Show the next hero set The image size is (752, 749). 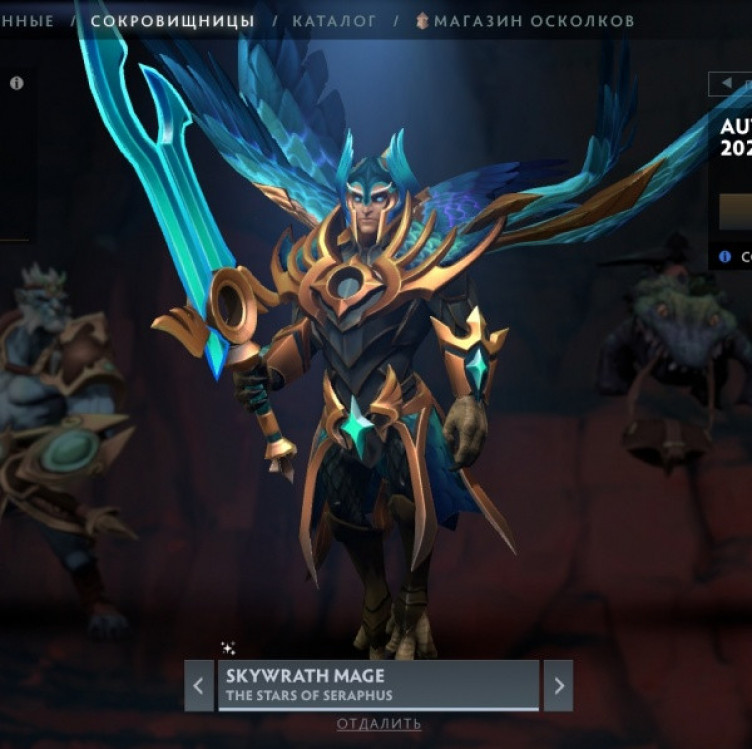click(558, 686)
